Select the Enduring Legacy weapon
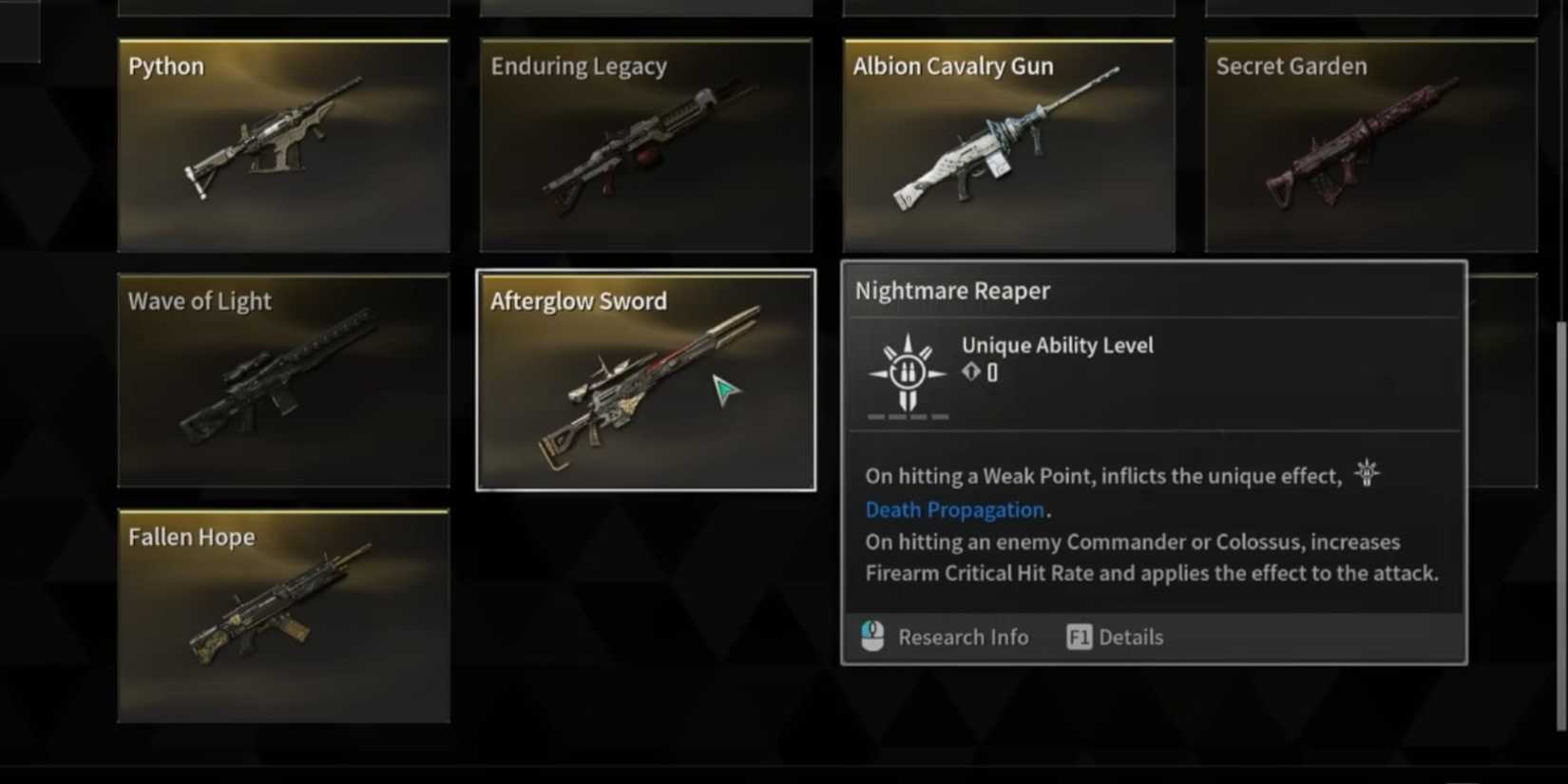 pyautogui.click(x=646, y=144)
